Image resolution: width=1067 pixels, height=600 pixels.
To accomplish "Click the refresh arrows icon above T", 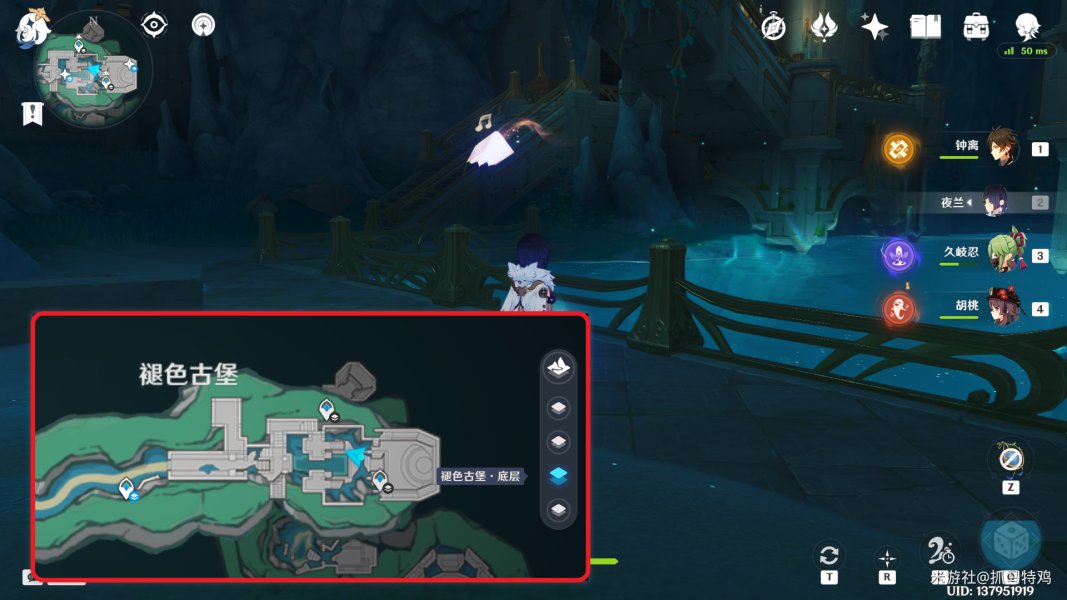I will 828,555.
